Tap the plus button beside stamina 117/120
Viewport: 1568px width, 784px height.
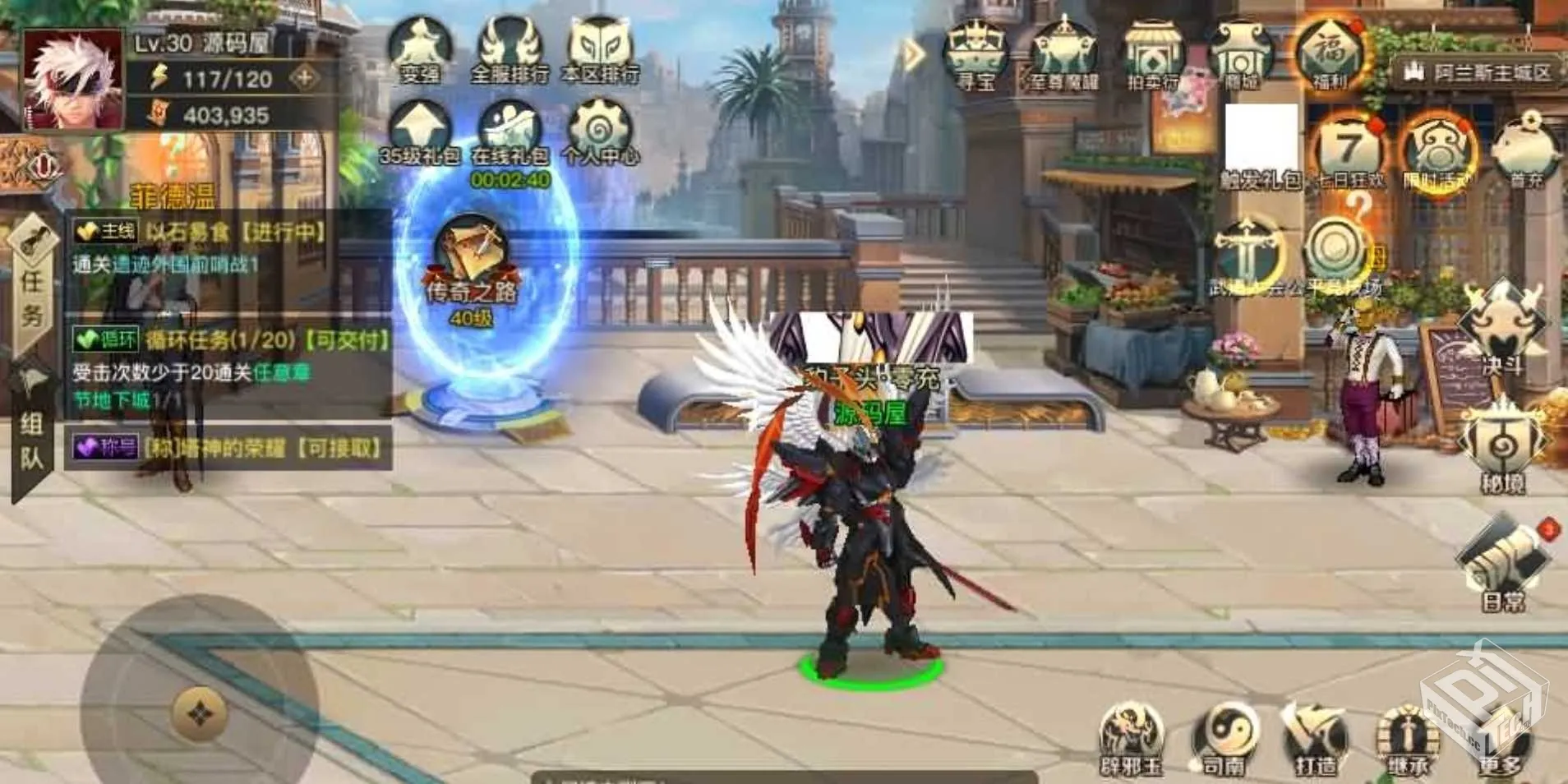305,78
